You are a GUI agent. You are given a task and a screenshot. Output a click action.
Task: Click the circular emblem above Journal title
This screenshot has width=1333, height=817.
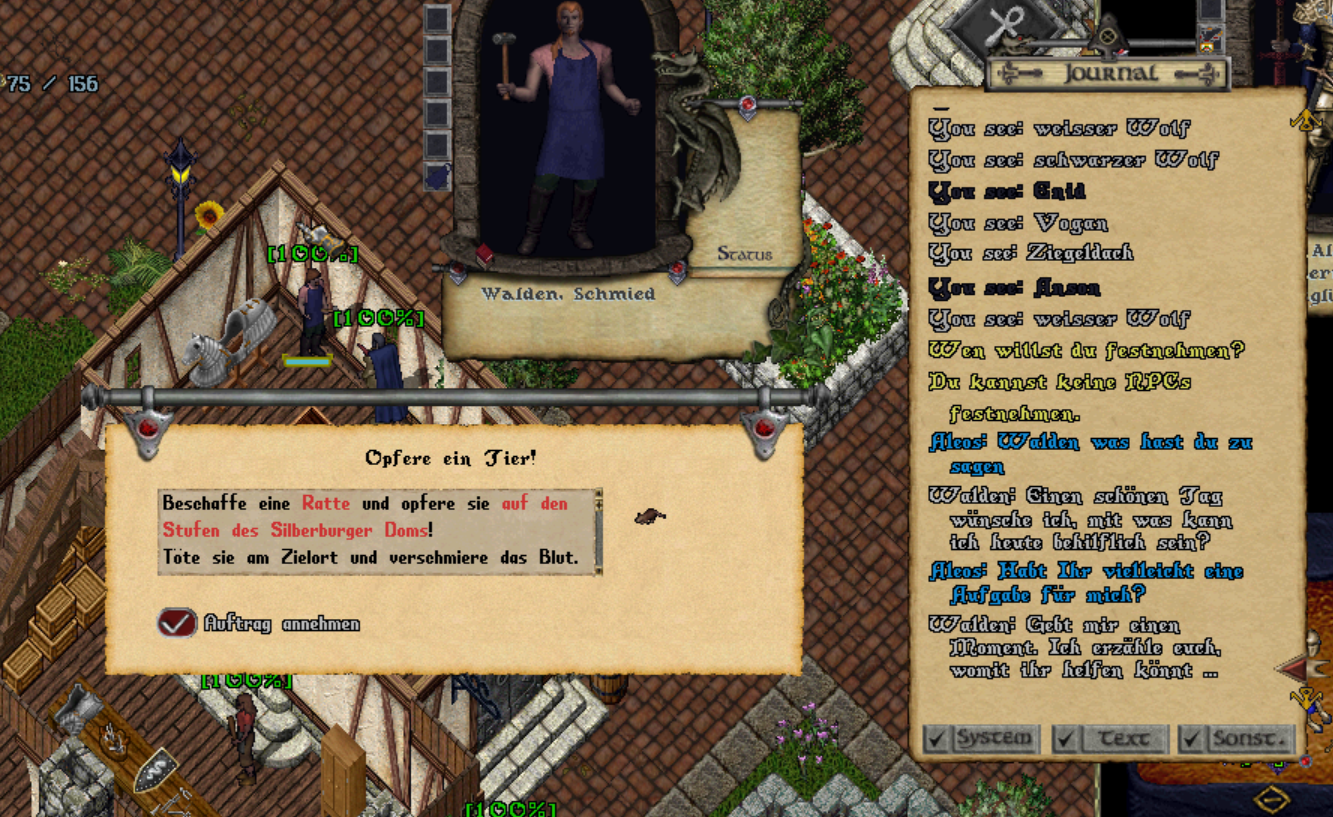click(1107, 38)
